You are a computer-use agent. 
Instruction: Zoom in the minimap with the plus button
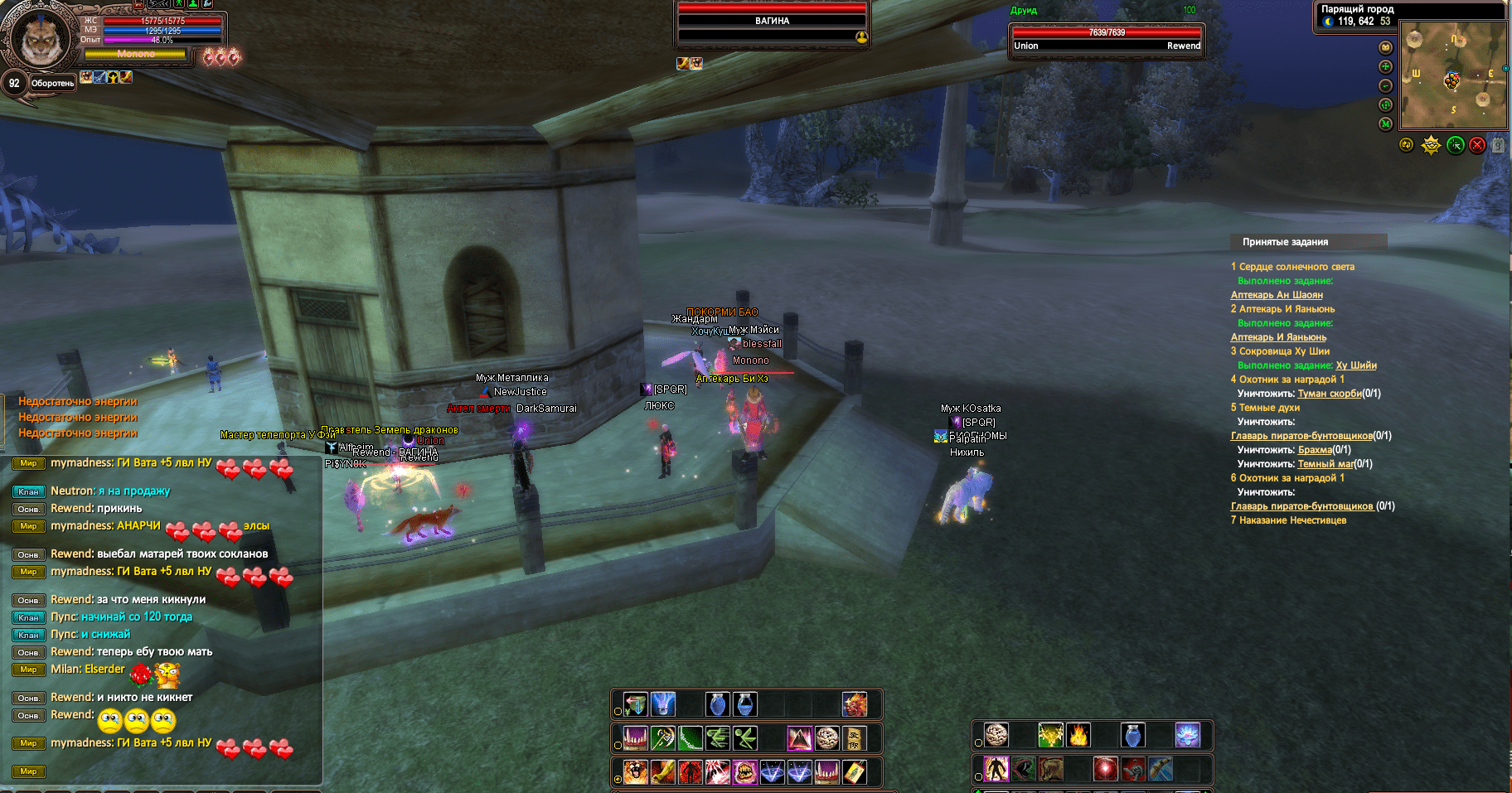click(1385, 67)
